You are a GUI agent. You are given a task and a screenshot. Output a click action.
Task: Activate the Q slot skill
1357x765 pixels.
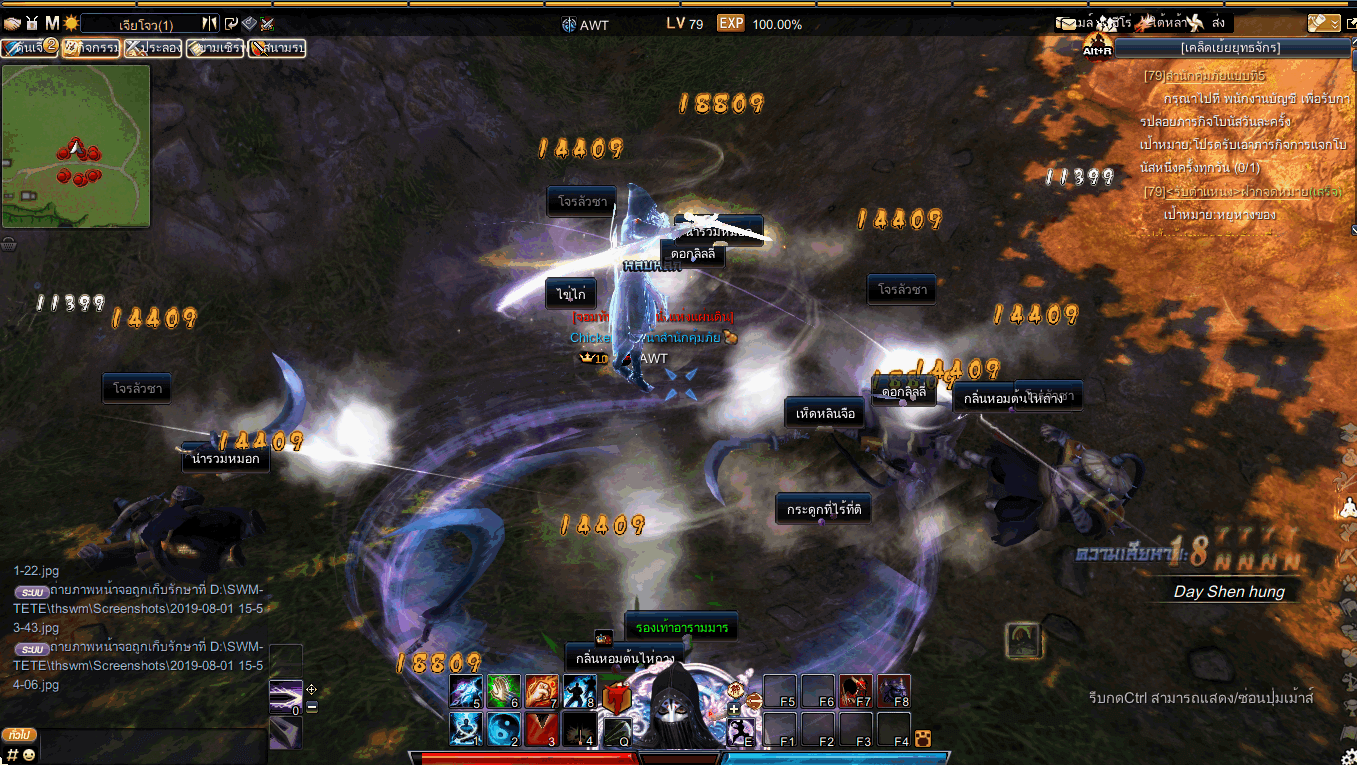point(616,731)
